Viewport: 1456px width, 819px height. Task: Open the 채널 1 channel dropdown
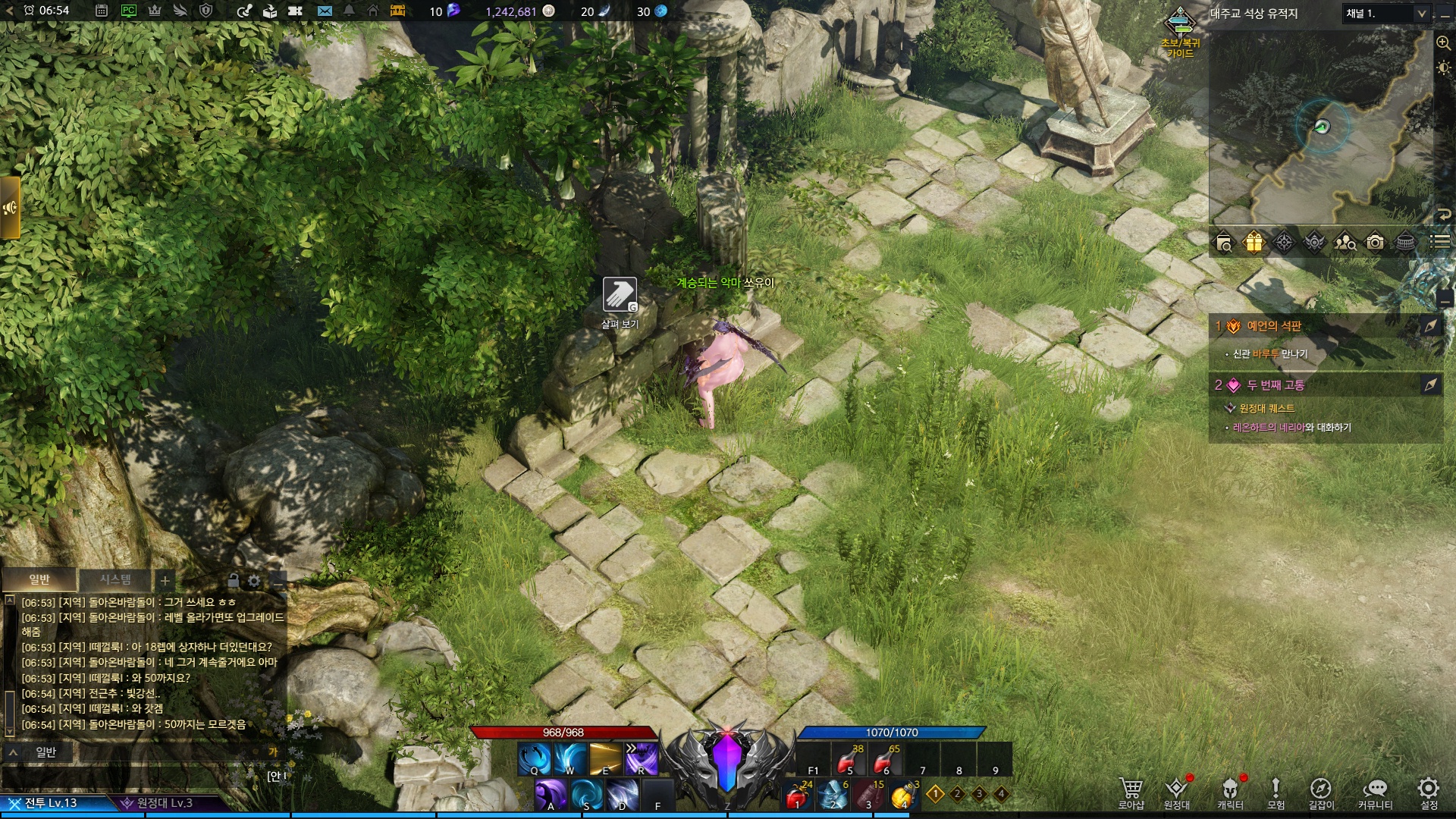click(1387, 13)
